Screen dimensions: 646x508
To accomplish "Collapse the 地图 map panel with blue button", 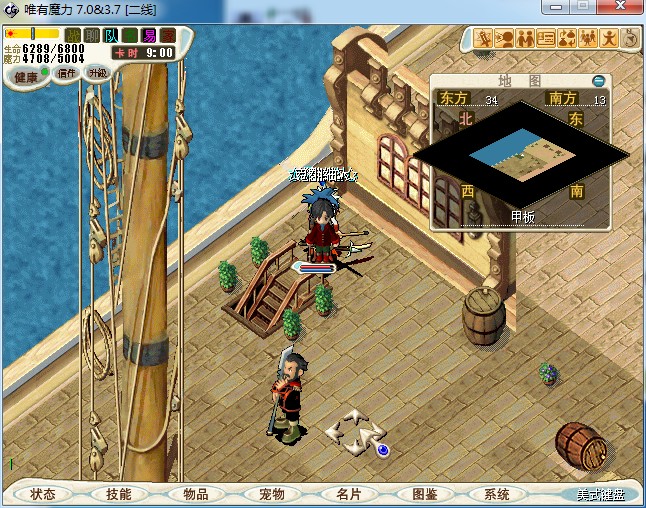I will 598,80.
